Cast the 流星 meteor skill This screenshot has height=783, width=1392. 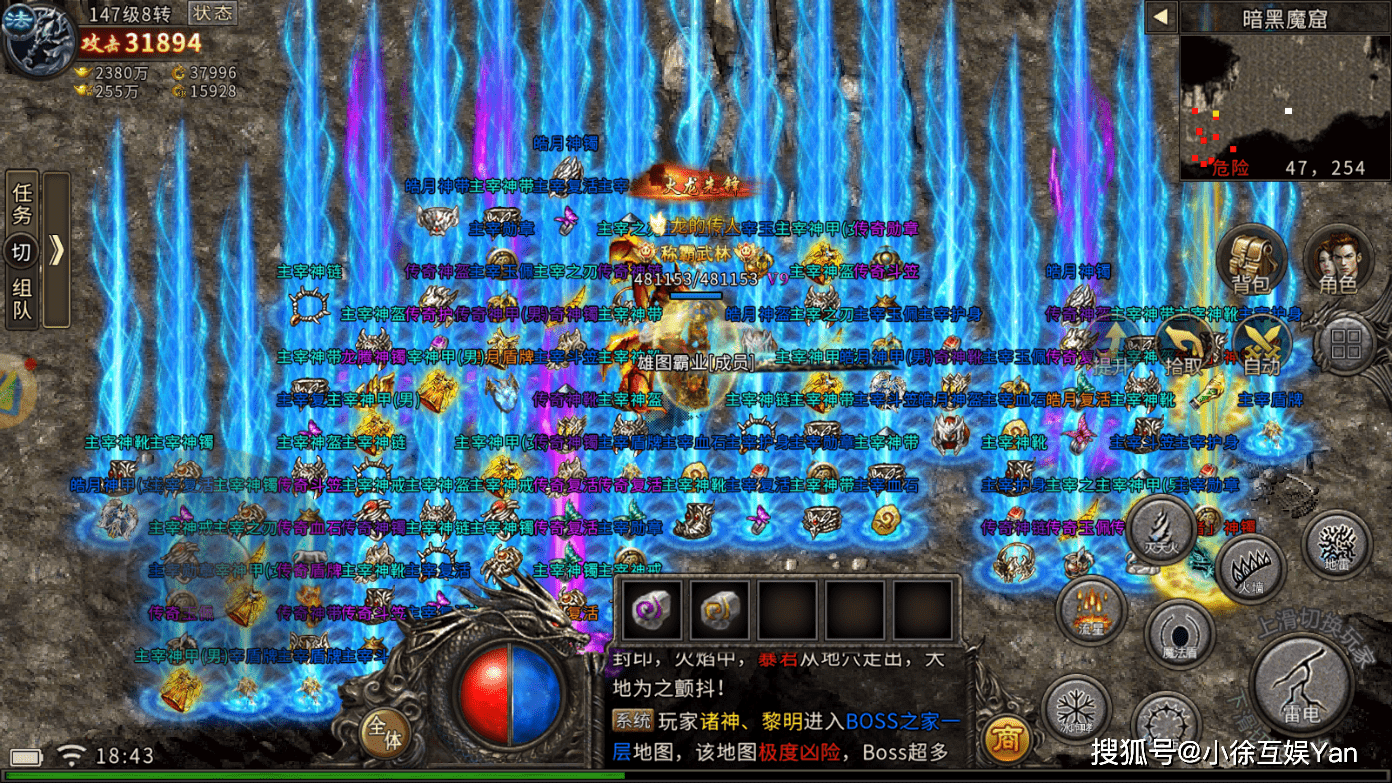point(1091,610)
